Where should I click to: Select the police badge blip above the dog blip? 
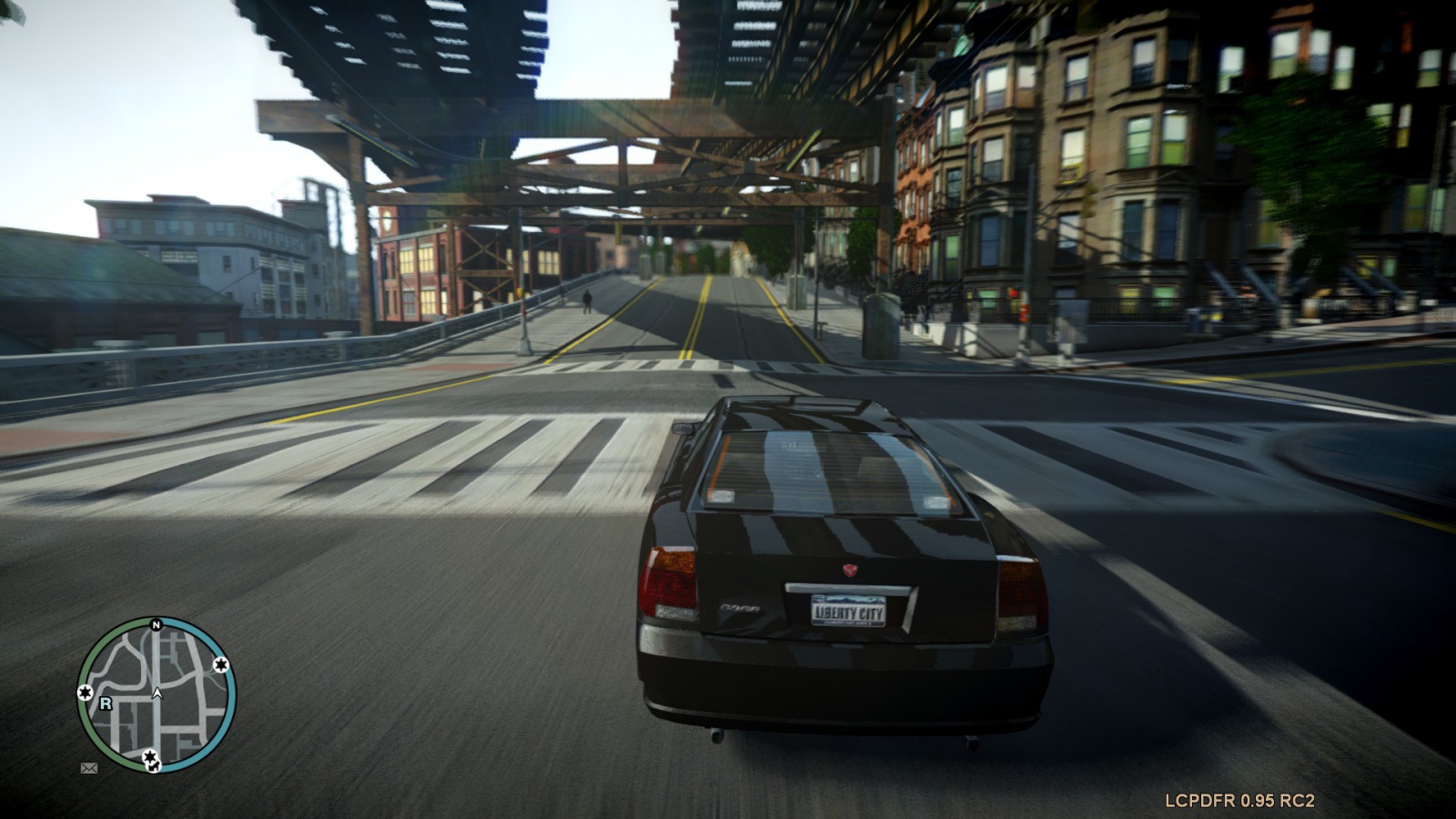click(x=149, y=755)
